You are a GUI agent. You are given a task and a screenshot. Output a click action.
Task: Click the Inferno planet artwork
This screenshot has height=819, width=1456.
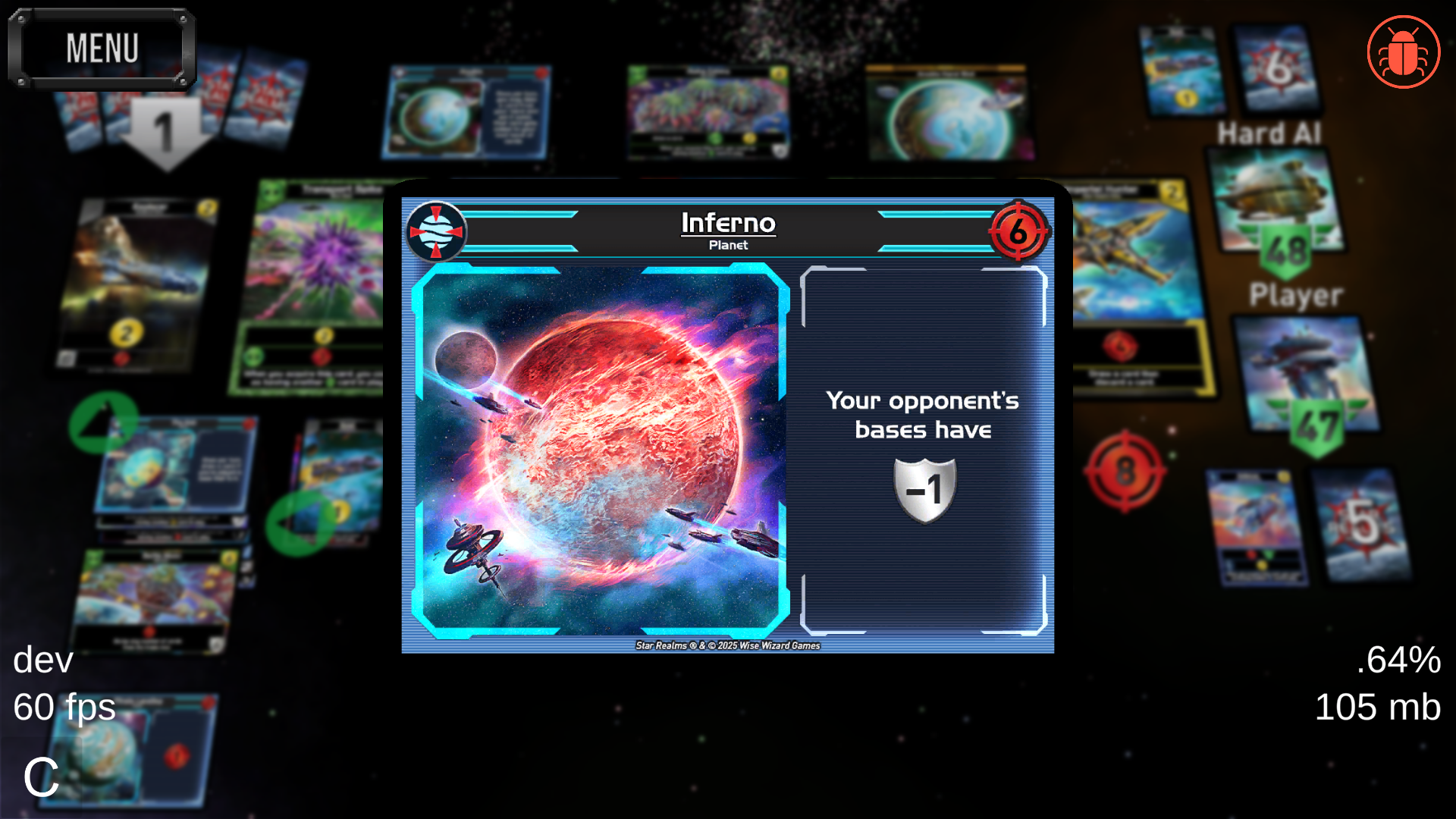coord(603,453)
